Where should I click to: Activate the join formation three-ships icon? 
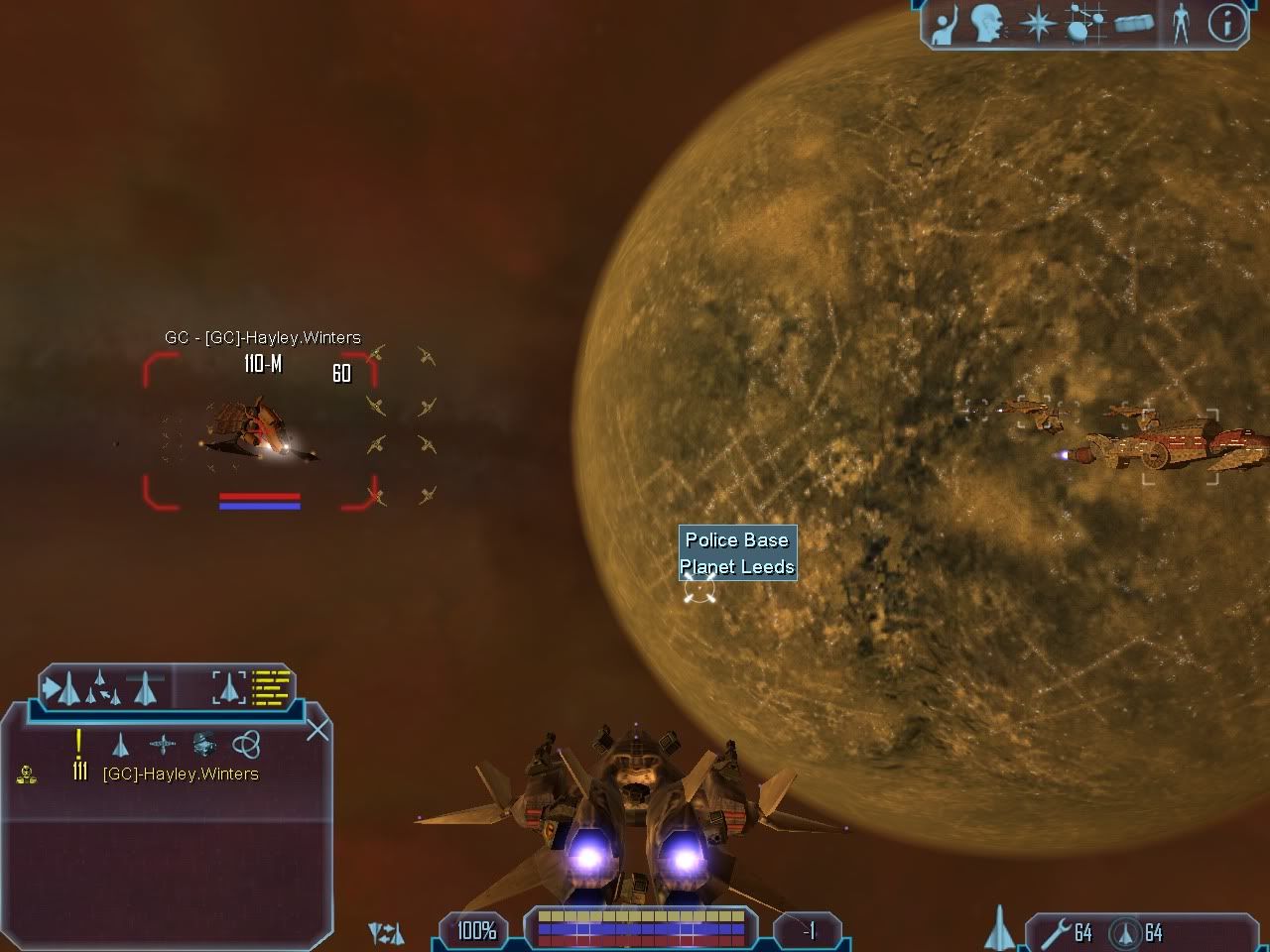pyautogui.click(x=103, y=687)
